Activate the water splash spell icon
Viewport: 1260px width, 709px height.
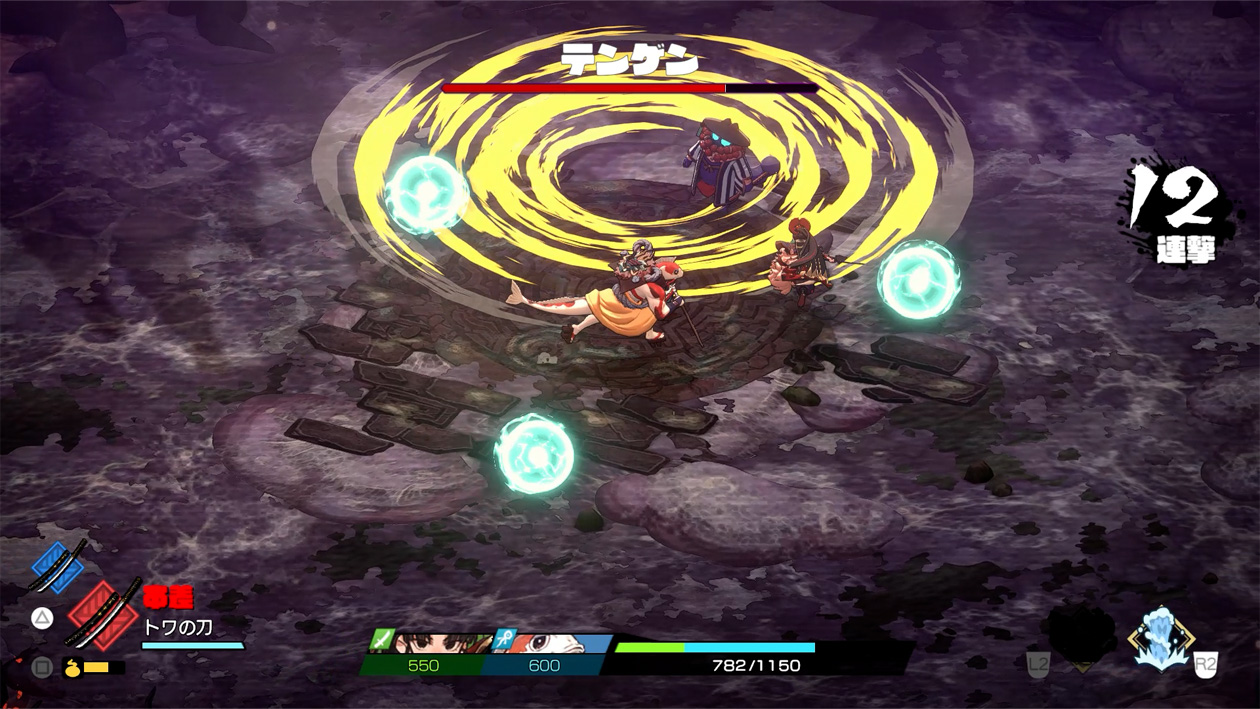(x=1160, y=637)
